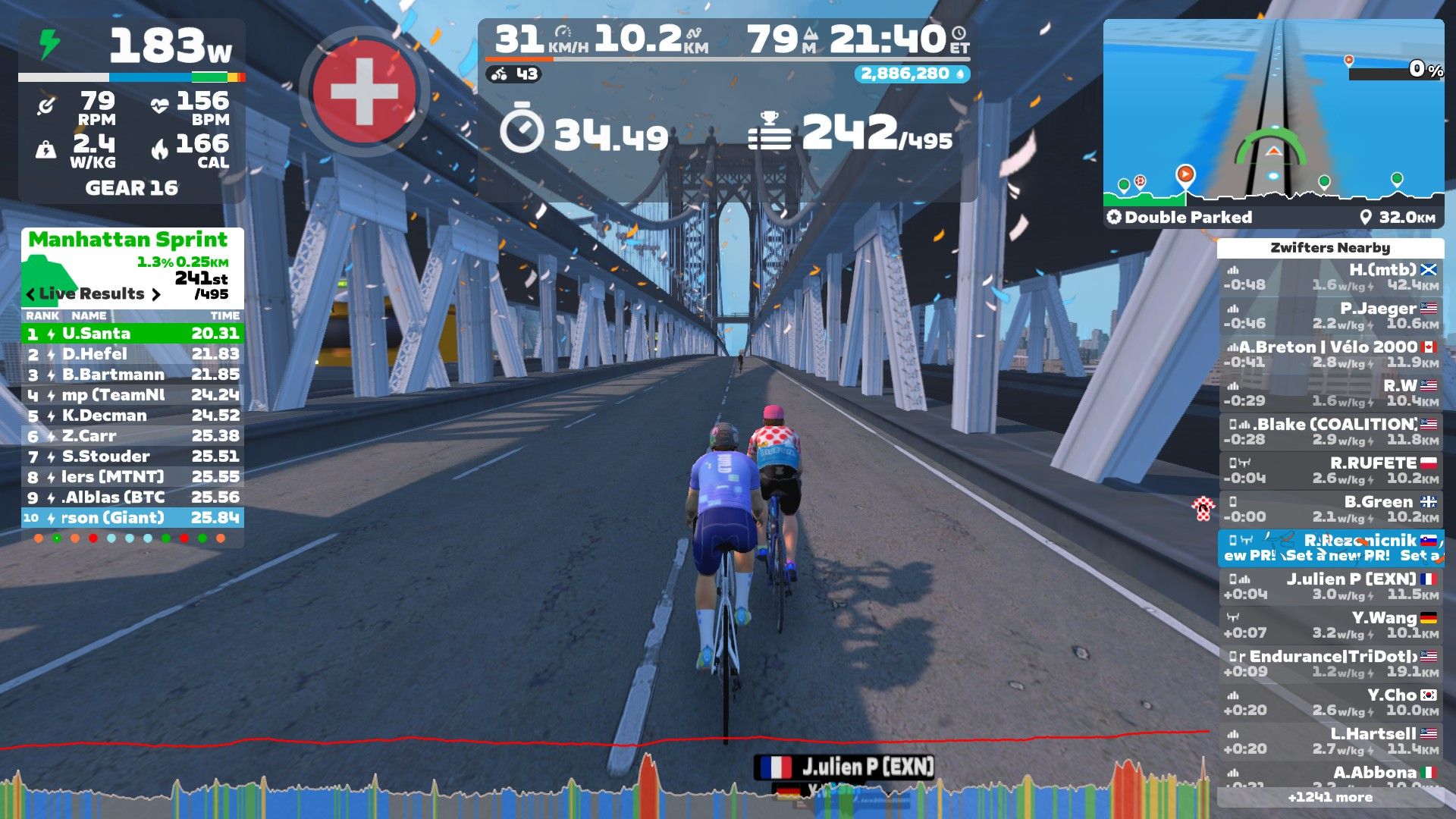The image size is (1456, 819).
Task: Select J.ulien P (EXN) rider name tag
Action: pos(846,767)
